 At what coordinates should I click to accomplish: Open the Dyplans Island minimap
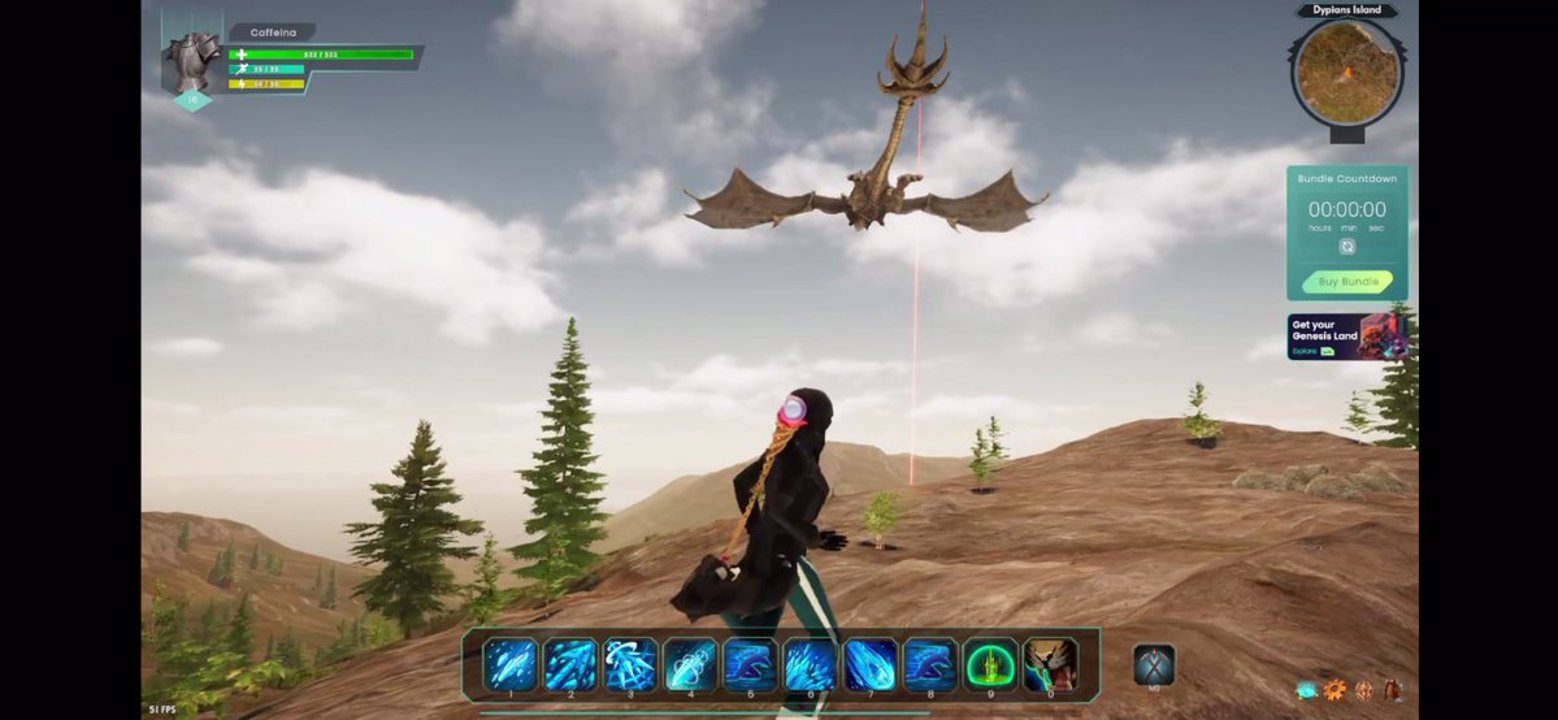1347,72
